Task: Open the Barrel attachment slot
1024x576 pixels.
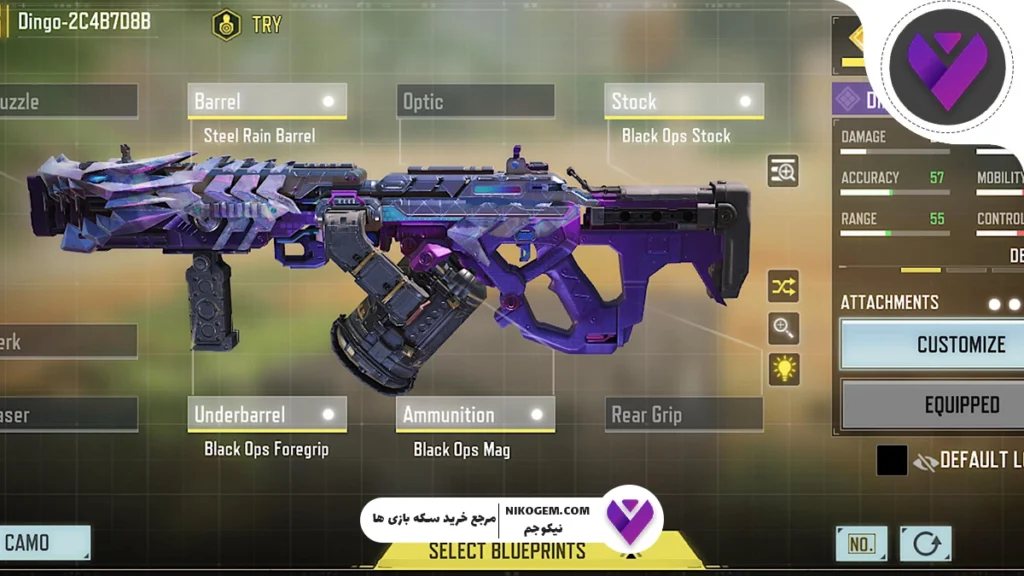Action: 267,101
